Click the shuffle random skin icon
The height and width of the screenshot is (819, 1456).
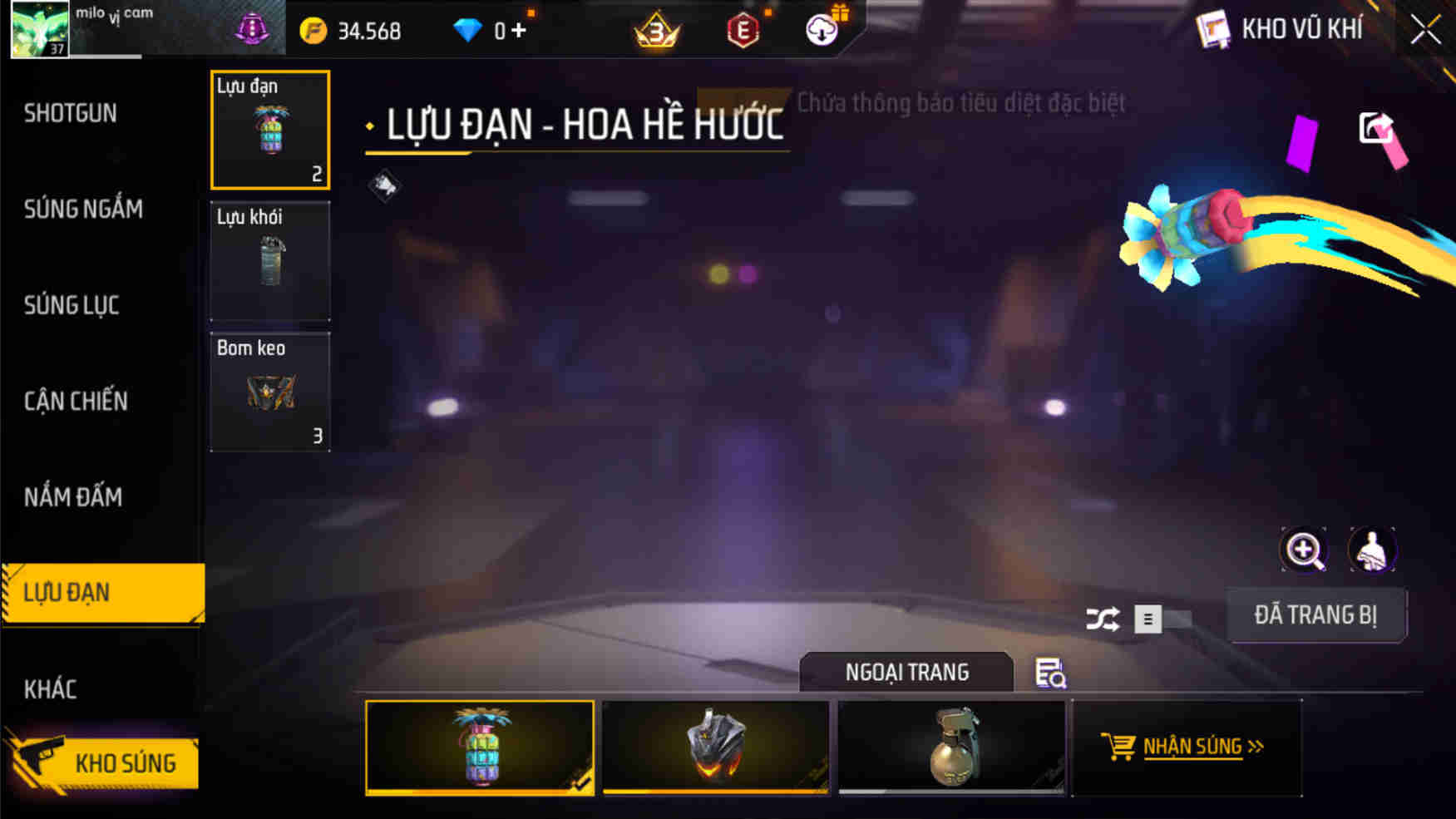(x=1105, y=619)
